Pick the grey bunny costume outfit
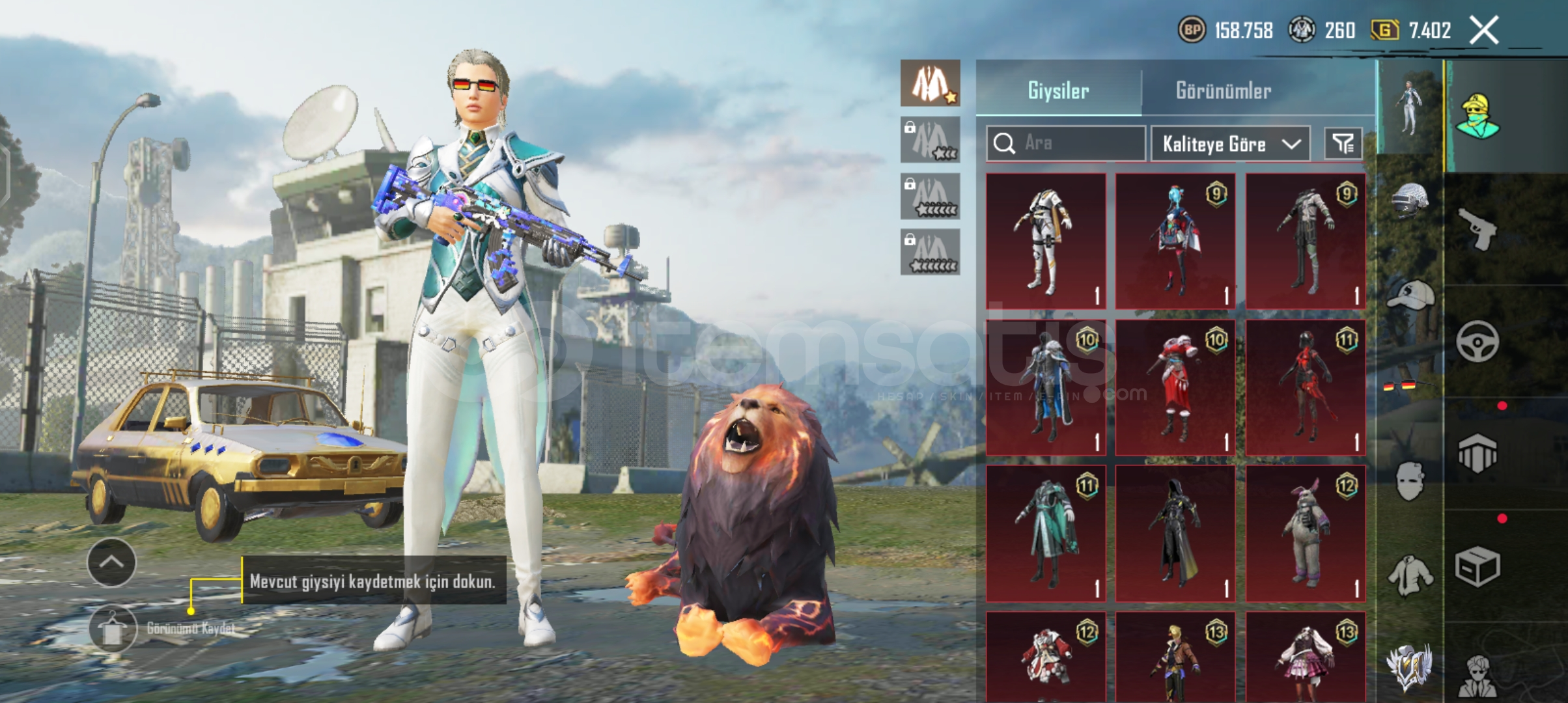 point(1306,533)
